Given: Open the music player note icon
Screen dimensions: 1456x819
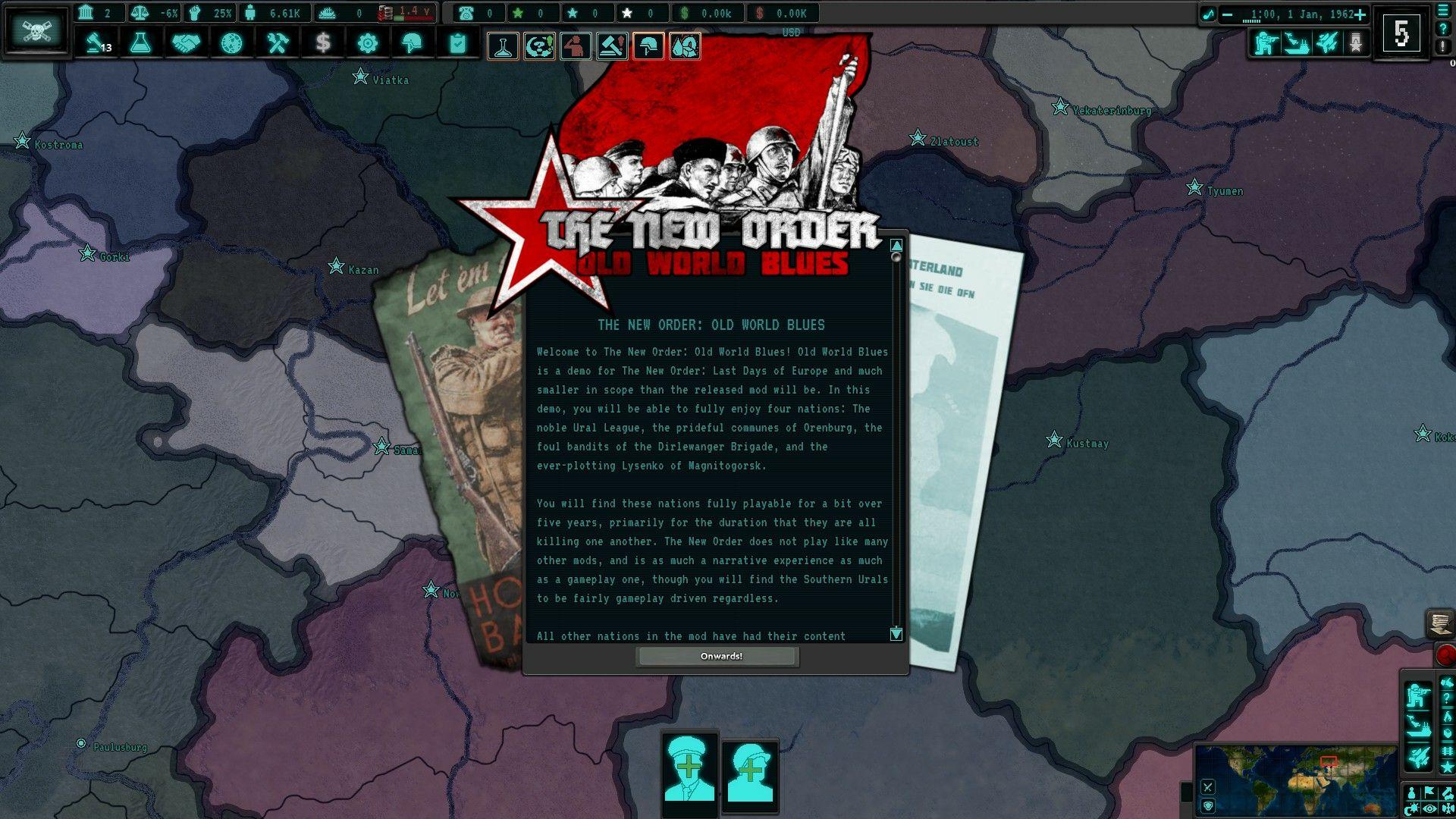Looking at the screenshot, I should (x=1207, y=14).
